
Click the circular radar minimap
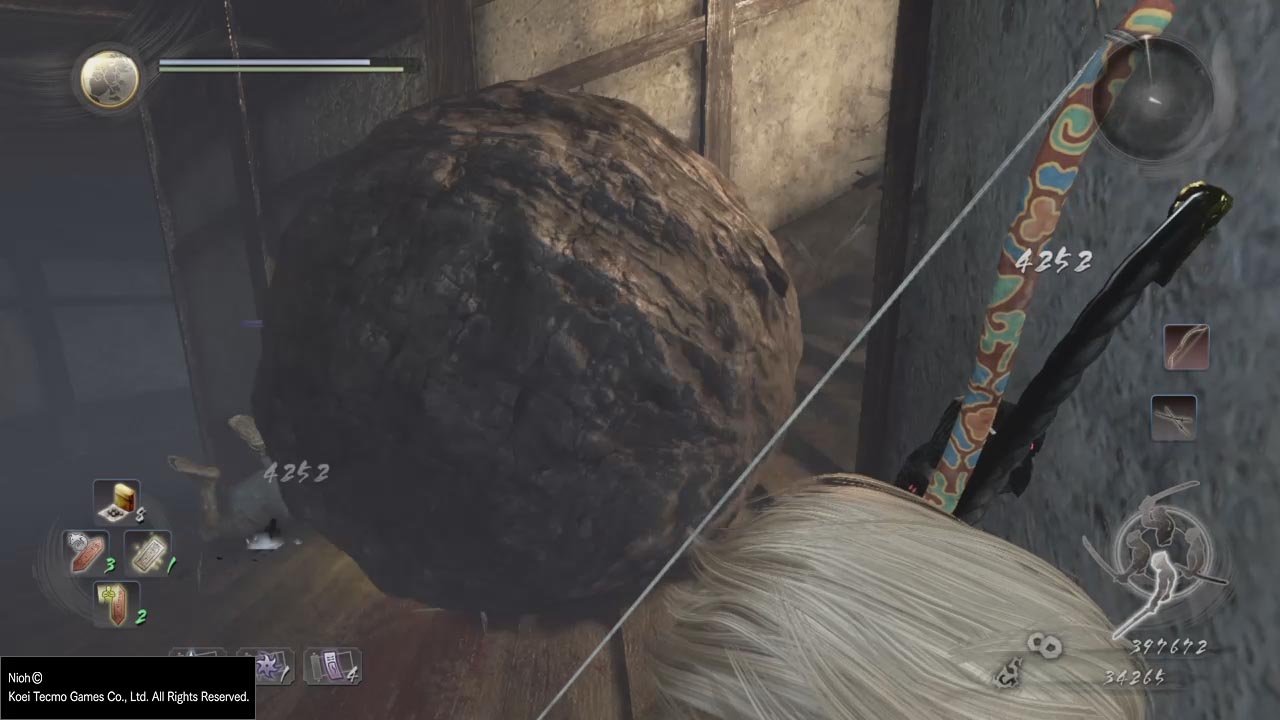click(1152, 96)
